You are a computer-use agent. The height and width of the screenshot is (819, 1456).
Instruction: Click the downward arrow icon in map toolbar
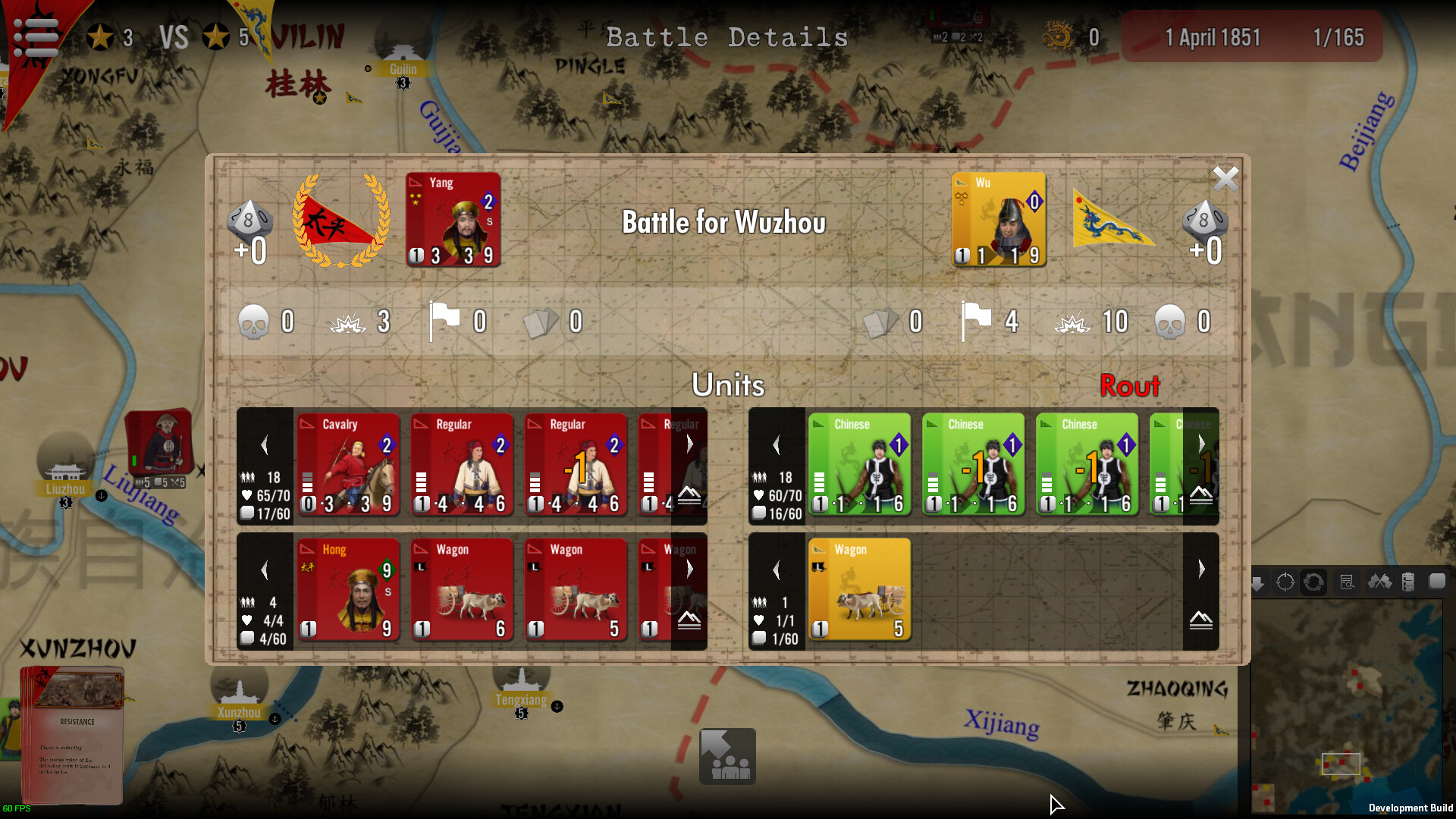click(x=1258, y=582)
